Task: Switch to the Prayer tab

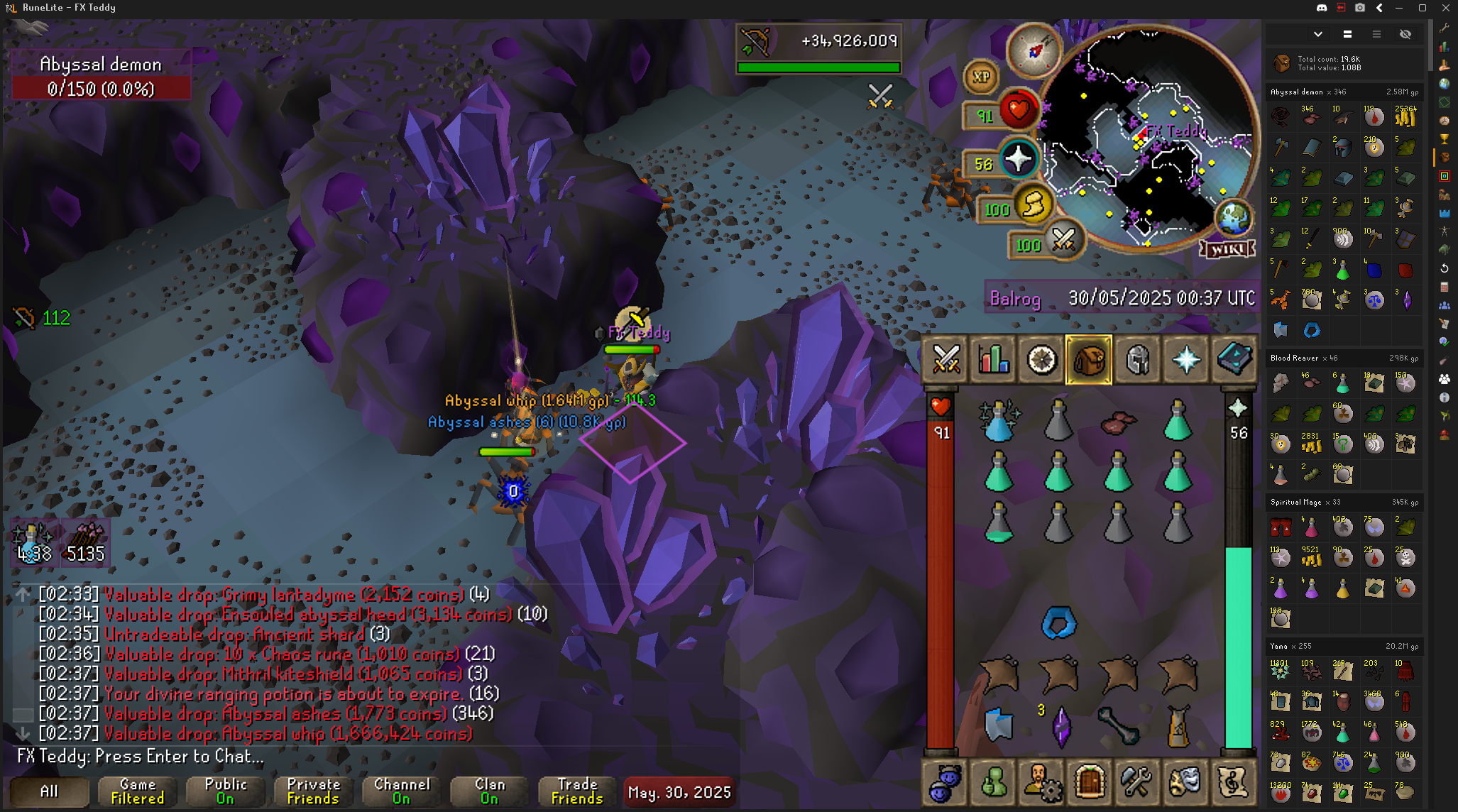Action: 1185,359
